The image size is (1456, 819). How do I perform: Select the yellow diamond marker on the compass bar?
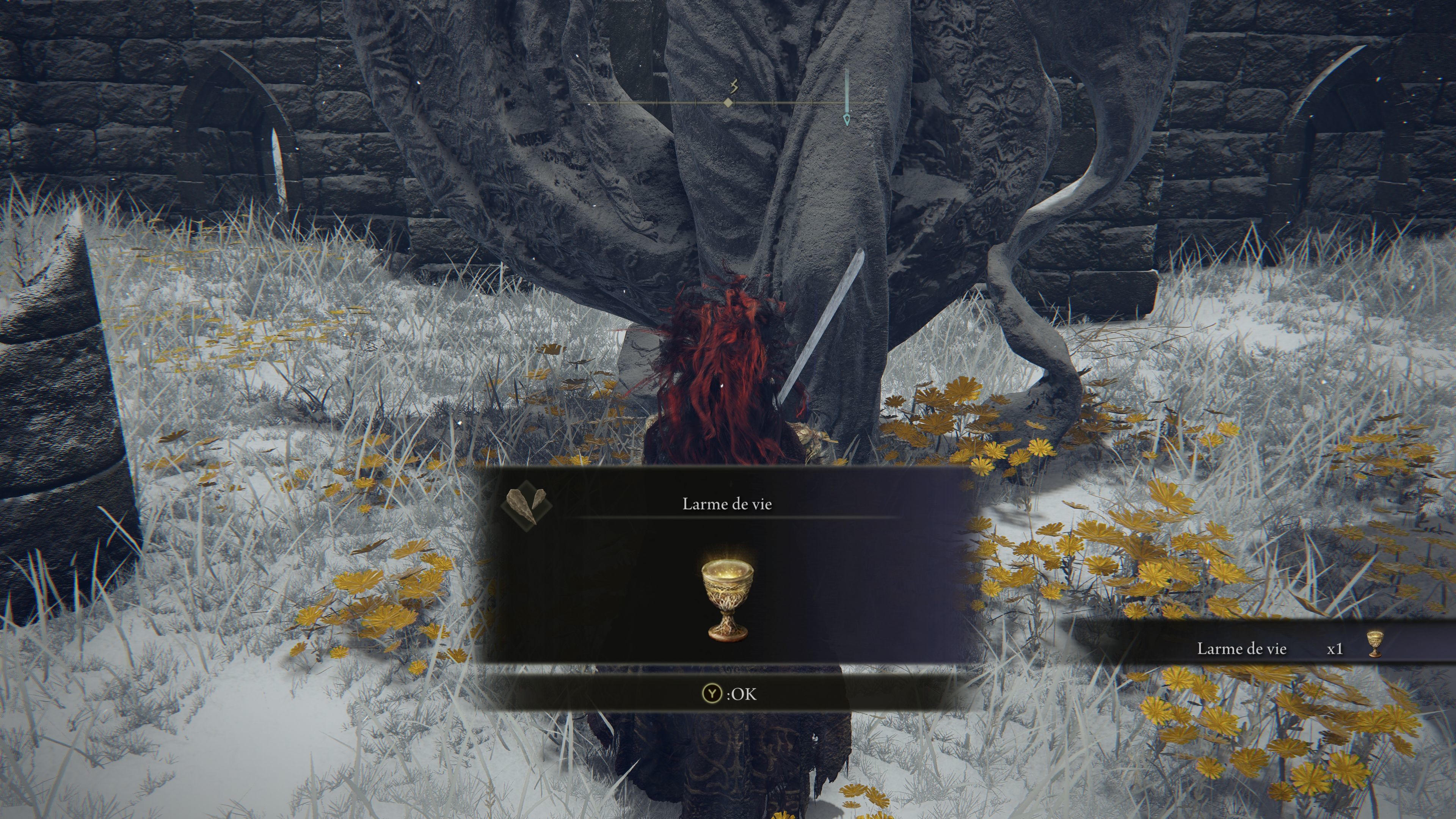tap(728, 103)
